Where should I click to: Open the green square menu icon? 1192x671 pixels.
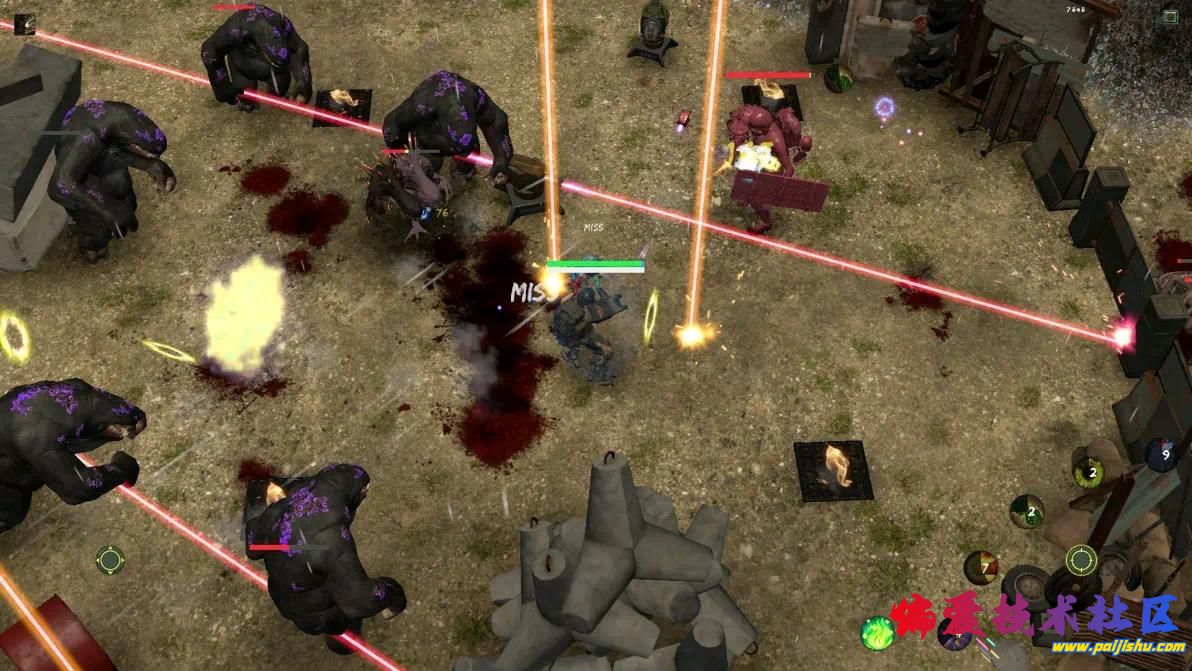click(x=1170, y=16)
